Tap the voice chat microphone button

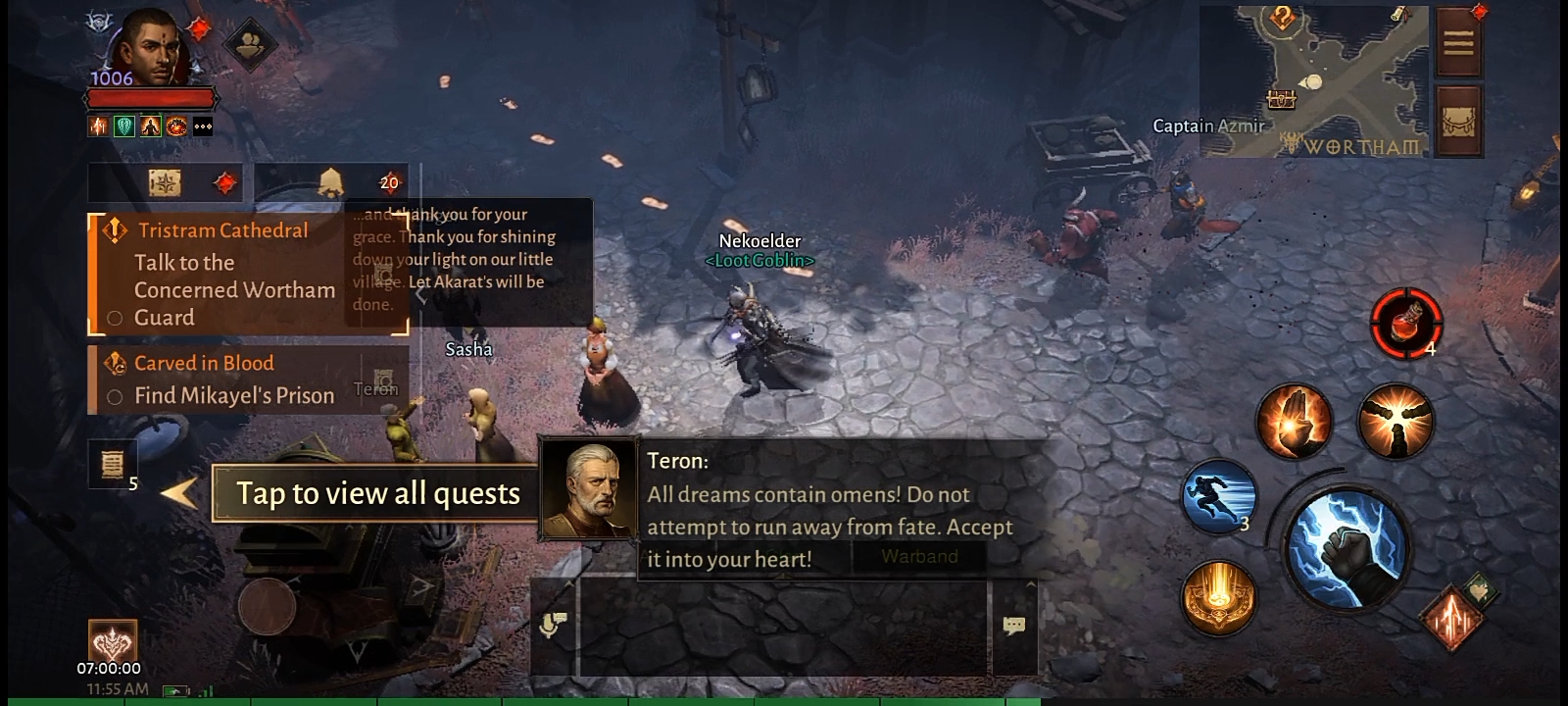[552, 625]
